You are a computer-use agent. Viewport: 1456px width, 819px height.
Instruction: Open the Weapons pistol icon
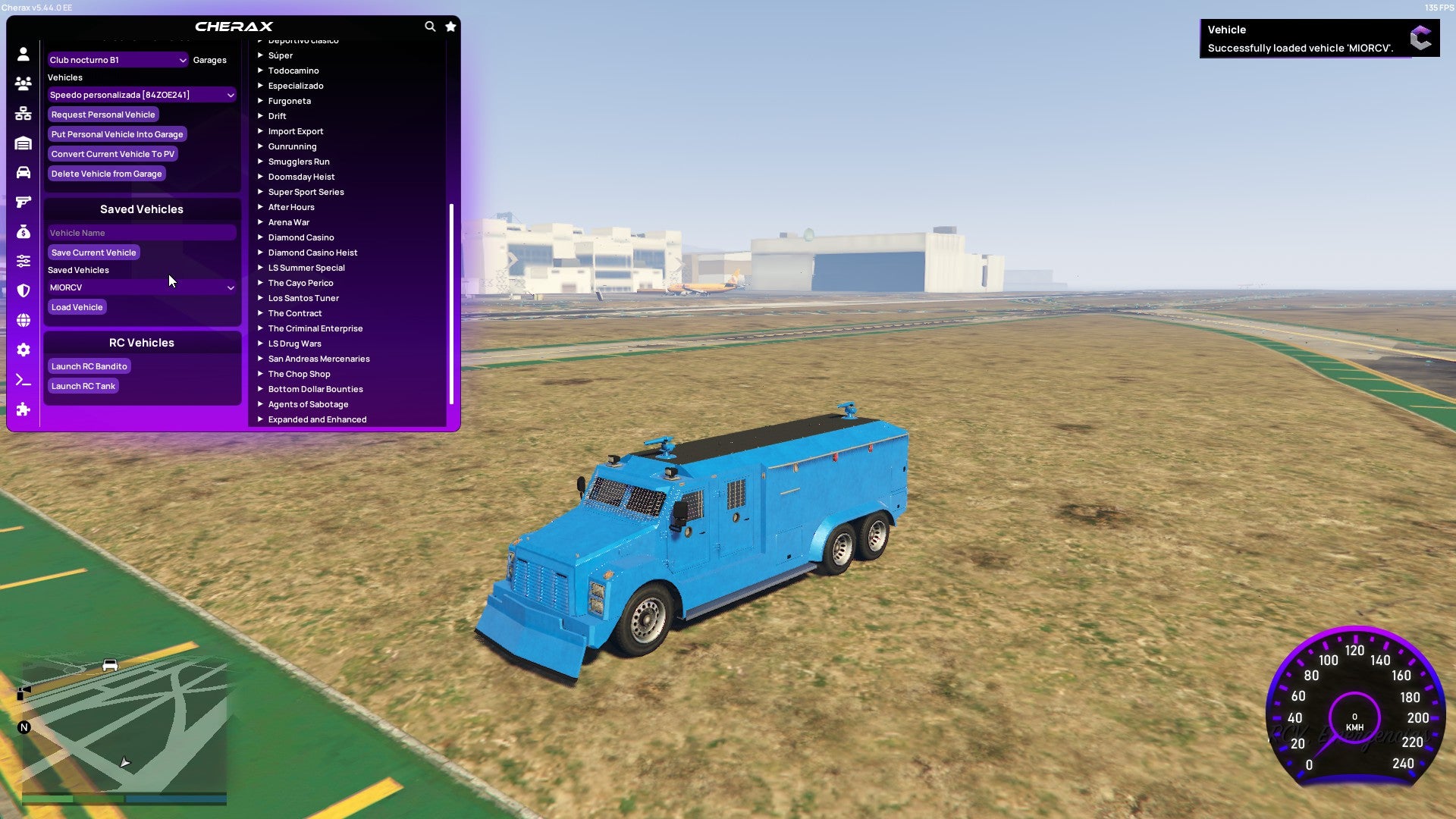[x=23, y=200]
